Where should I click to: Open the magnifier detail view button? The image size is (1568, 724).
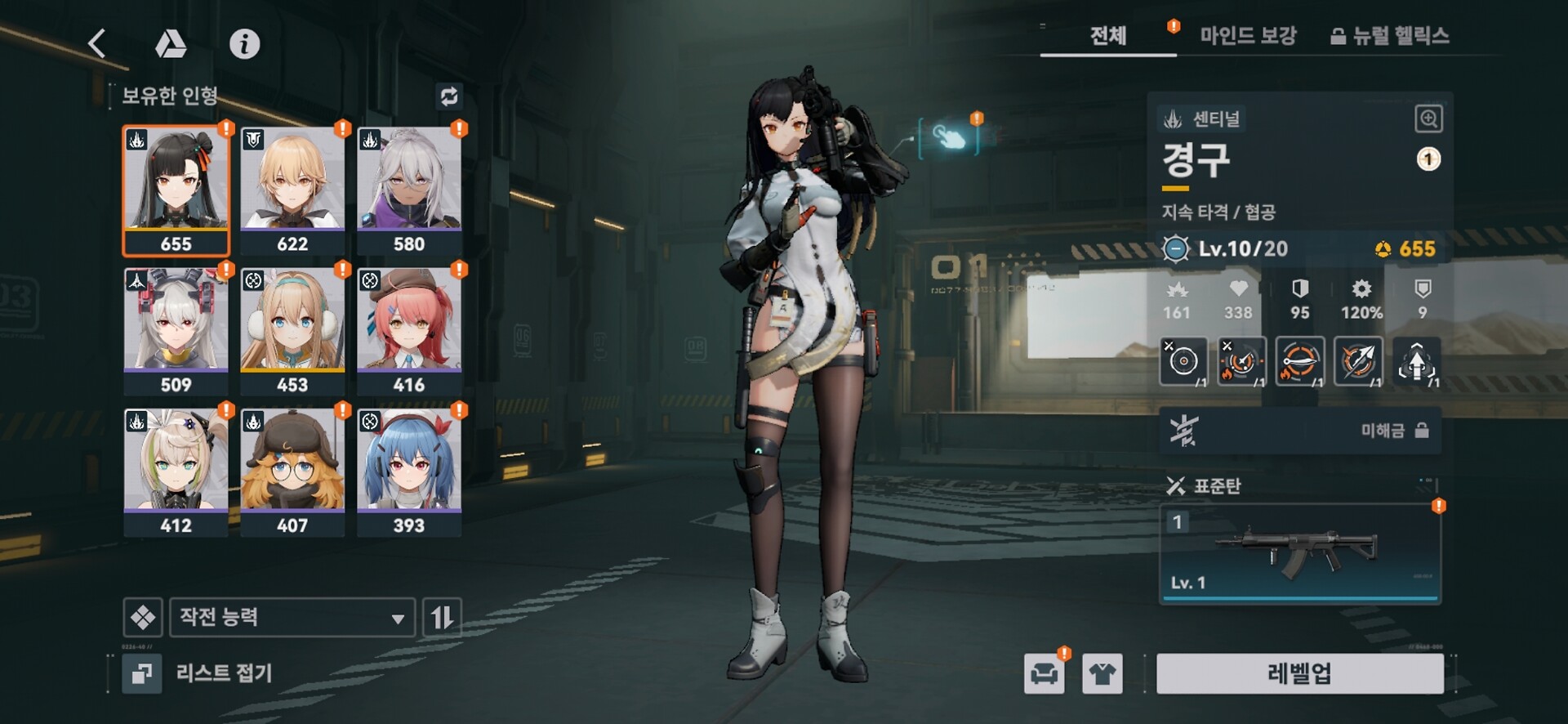pyautogui.click(x=1428, y=119)
